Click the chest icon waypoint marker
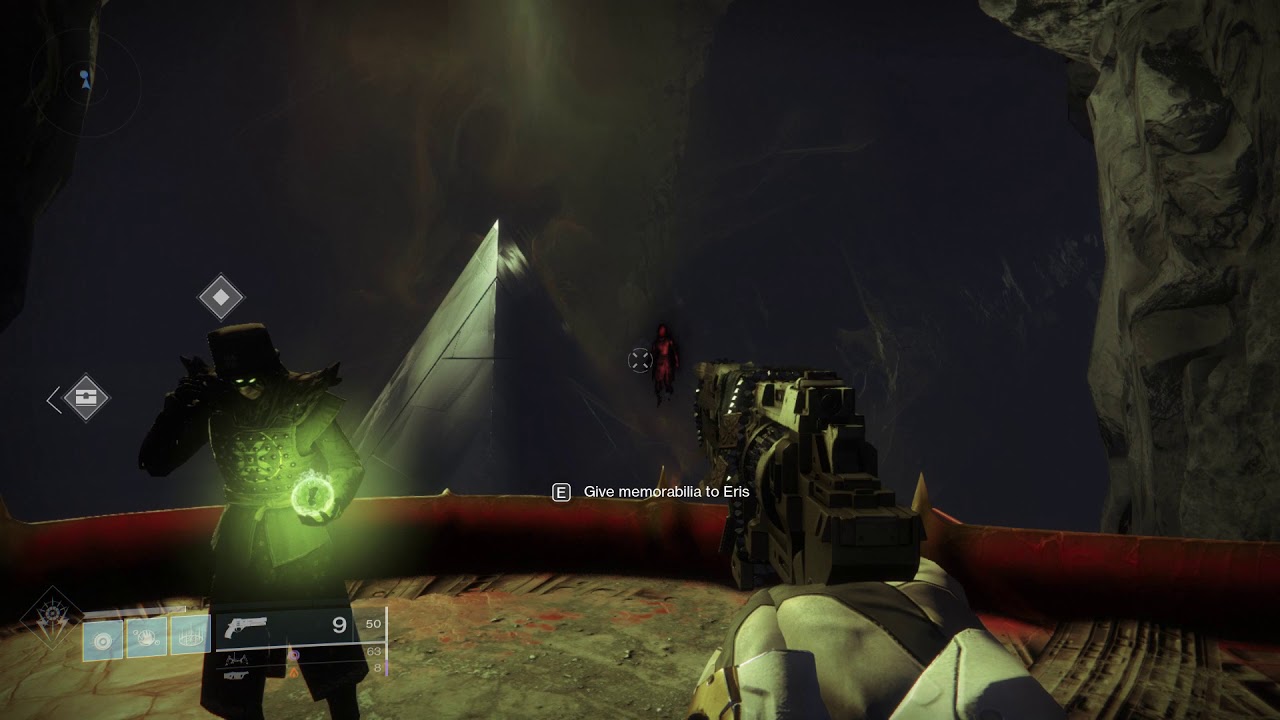 pyautogui.click(x=86, y=399)
